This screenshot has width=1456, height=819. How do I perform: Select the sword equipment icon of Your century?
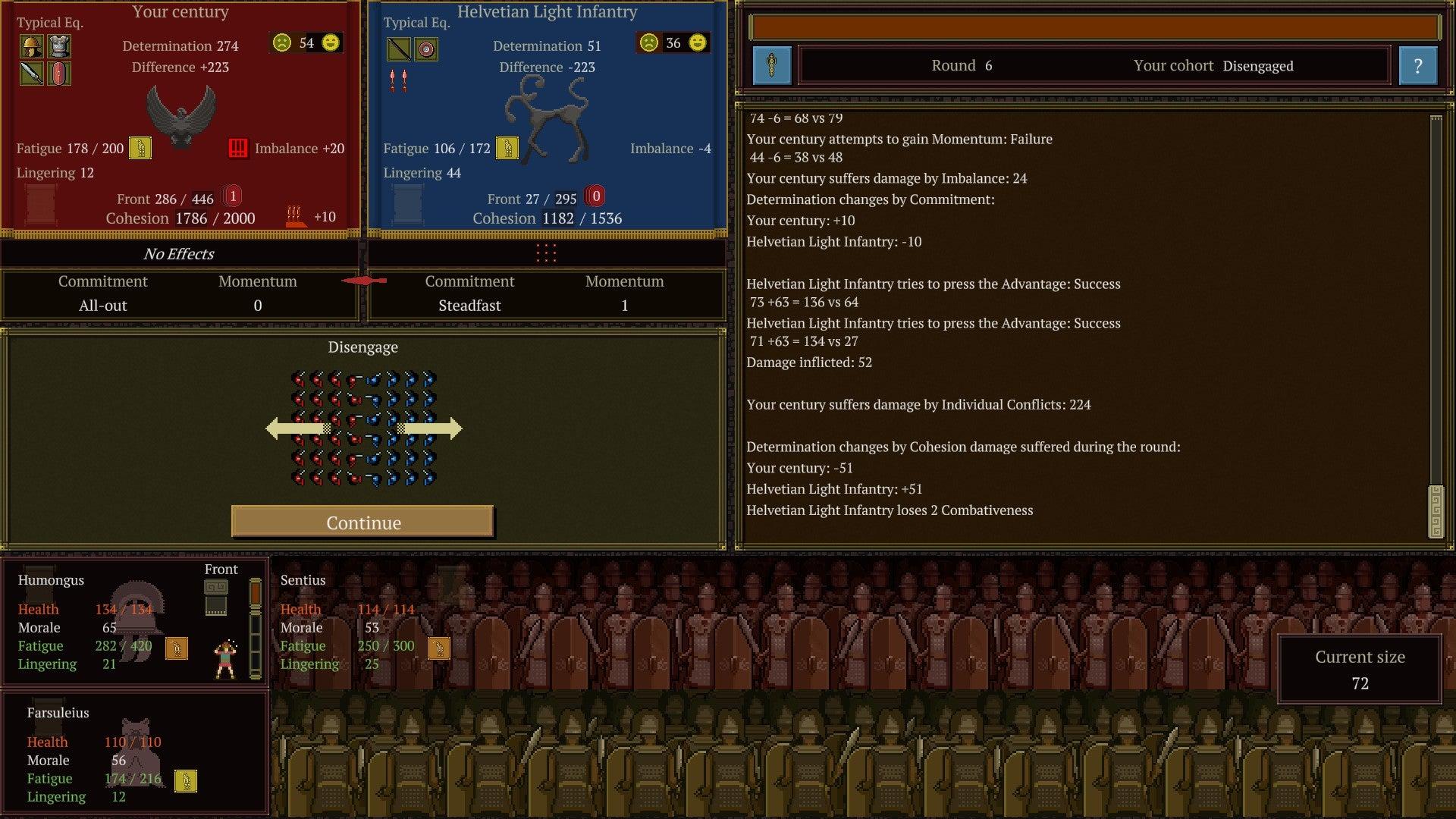point(31,74)
